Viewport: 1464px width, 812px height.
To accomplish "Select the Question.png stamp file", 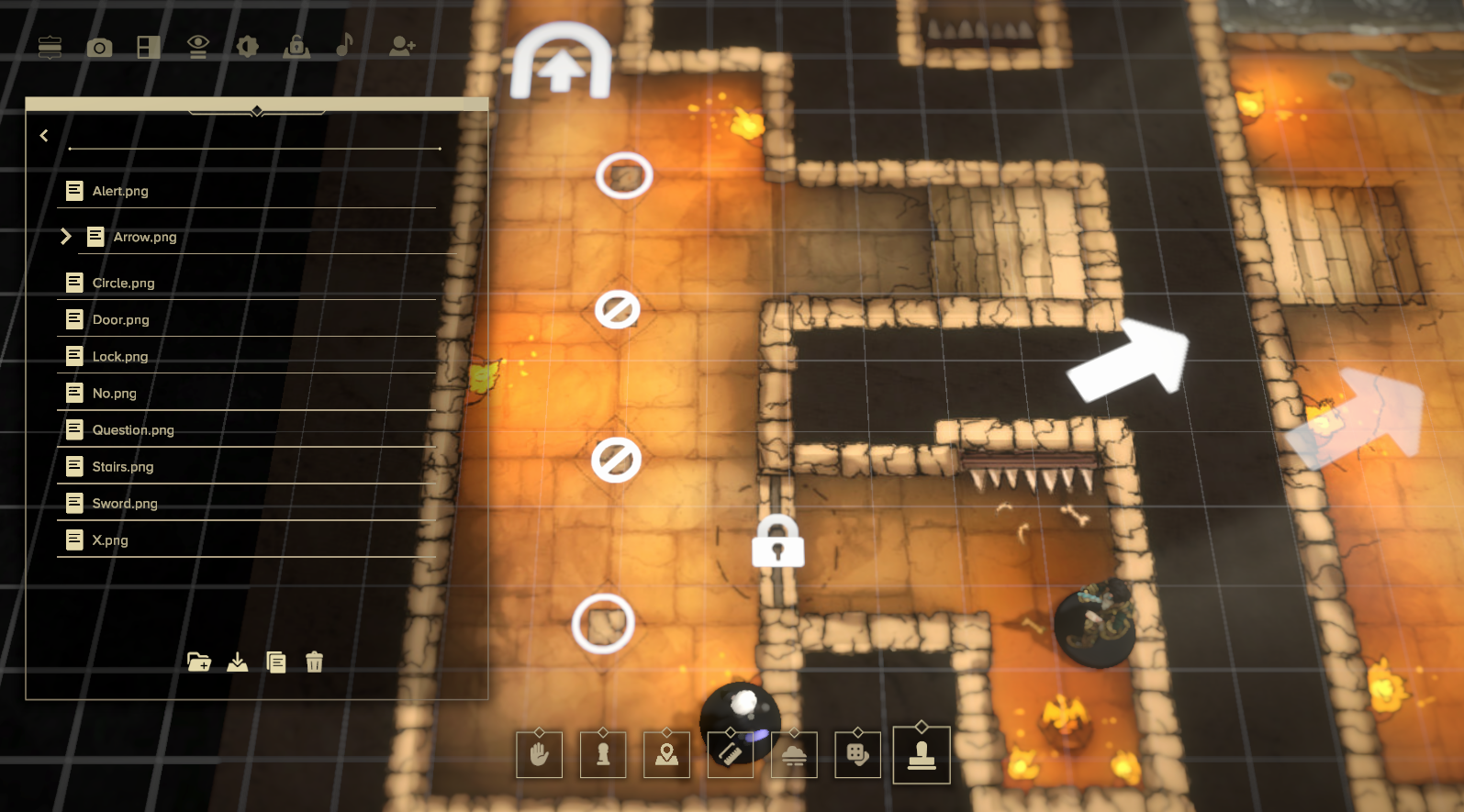I will click(134, 429).
